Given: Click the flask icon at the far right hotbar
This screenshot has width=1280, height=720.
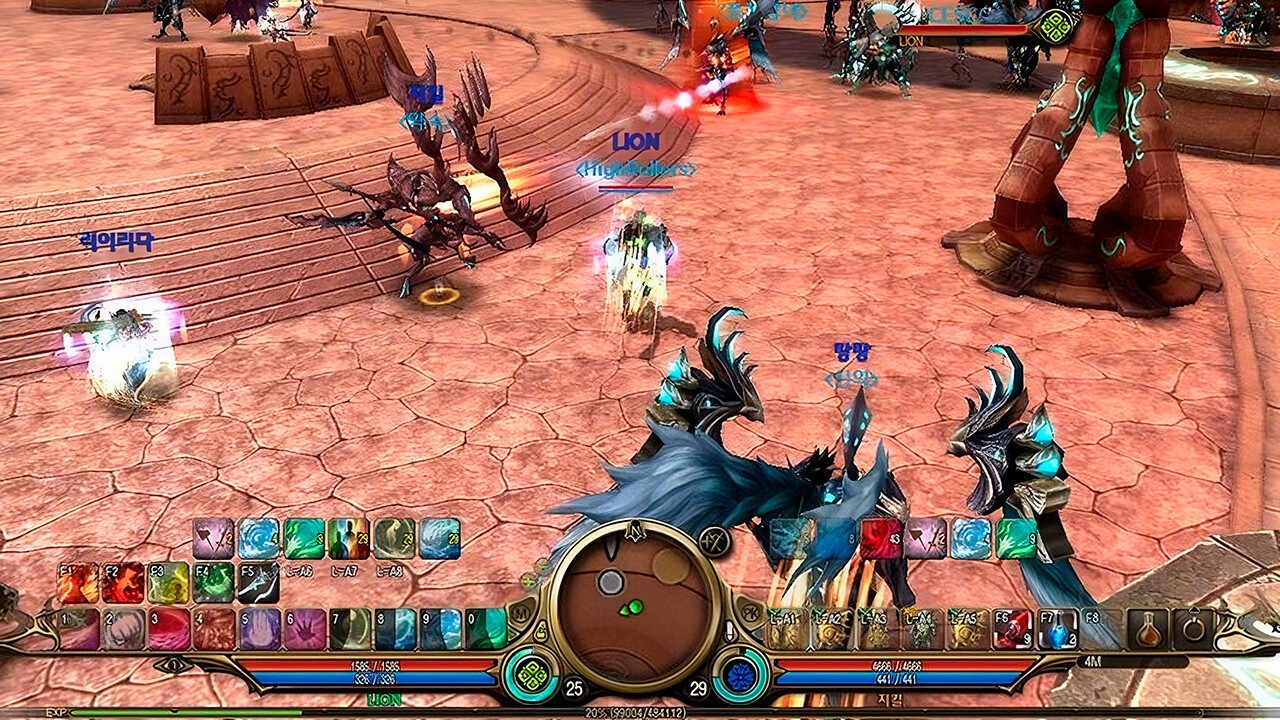Looking at the screenshot, I should coord(1147,630).
